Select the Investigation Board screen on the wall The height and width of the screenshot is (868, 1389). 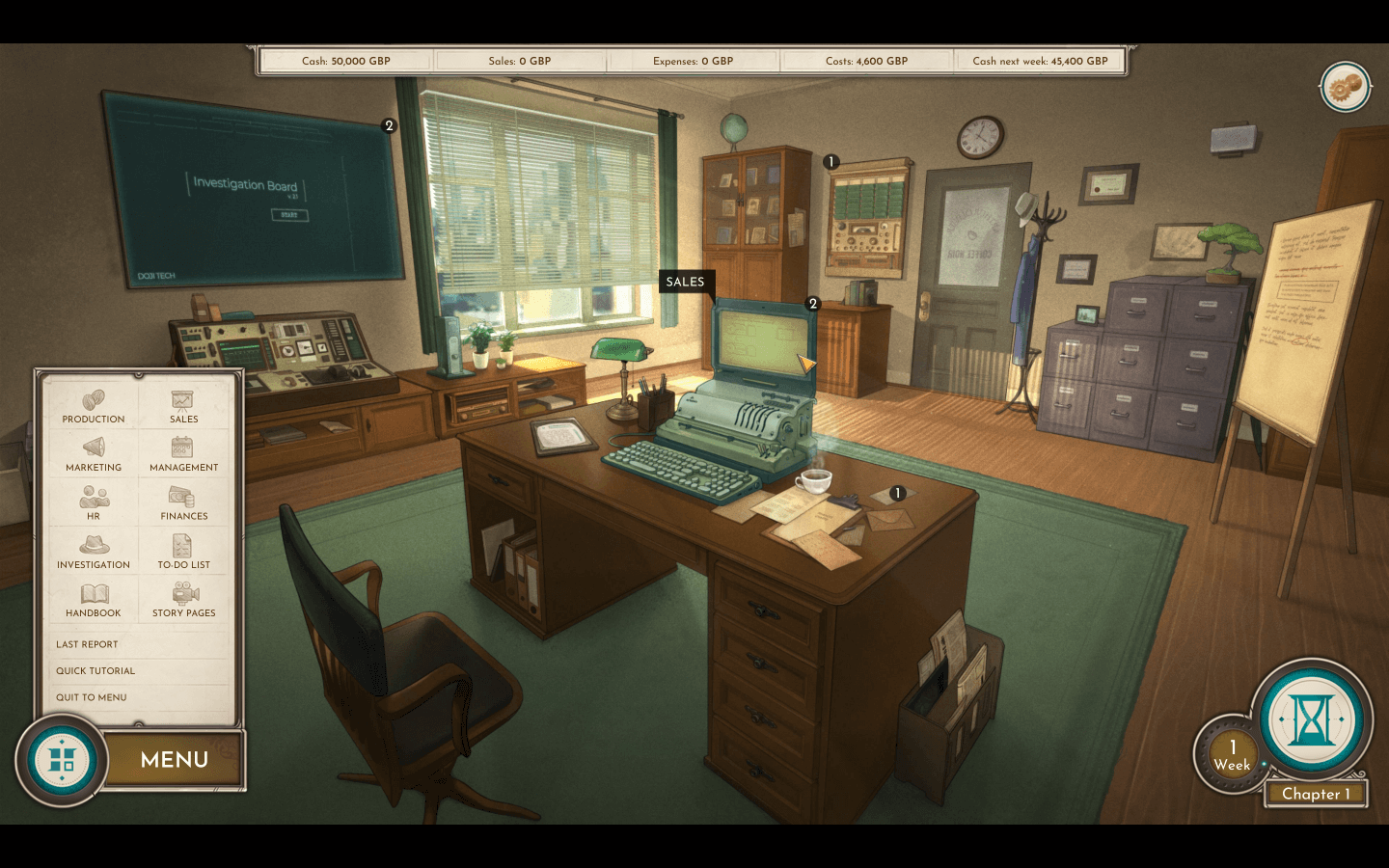(253, 191)
